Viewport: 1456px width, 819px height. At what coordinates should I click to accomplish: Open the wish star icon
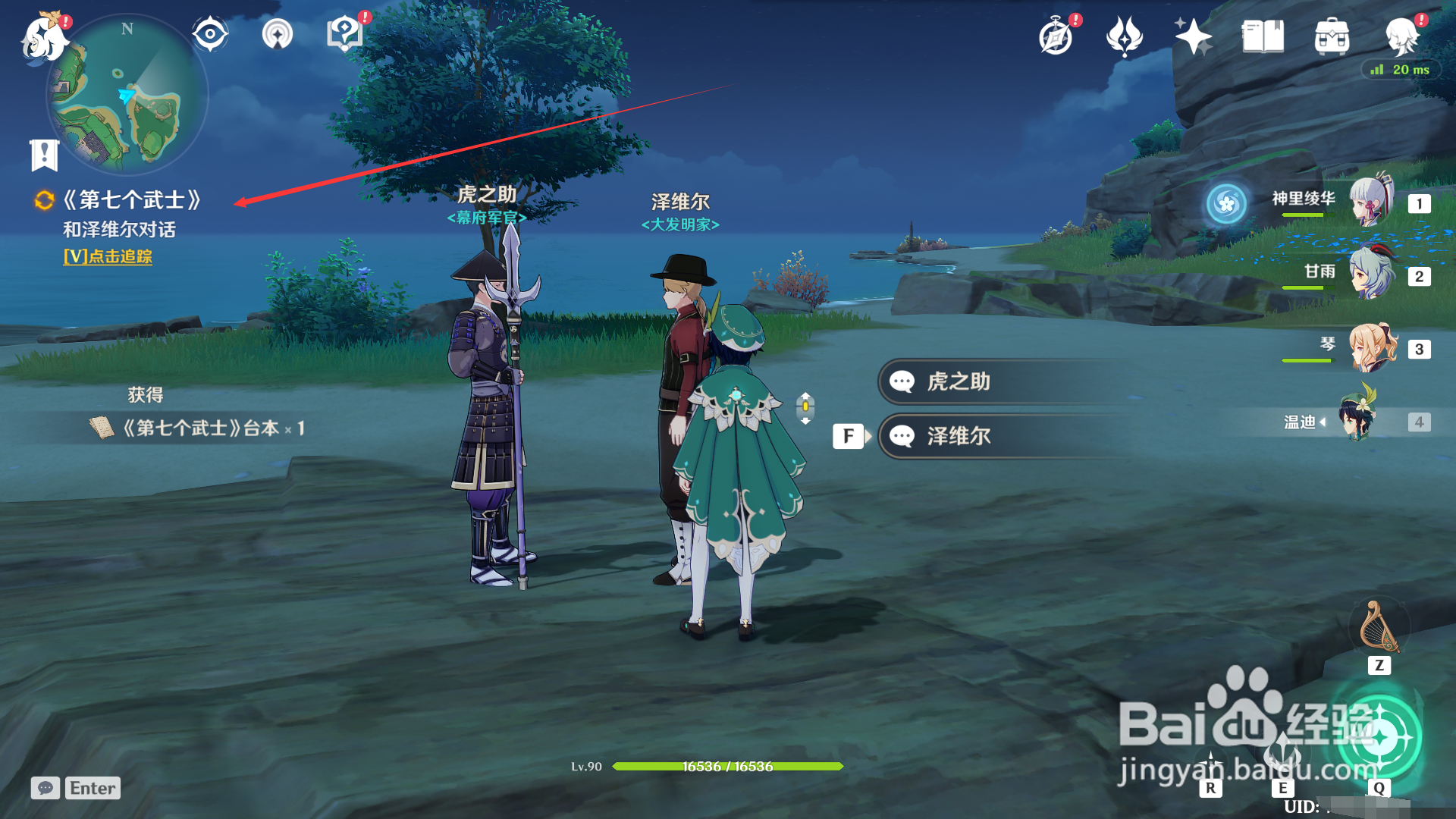pyautogui.click(x=1193, y=36)
